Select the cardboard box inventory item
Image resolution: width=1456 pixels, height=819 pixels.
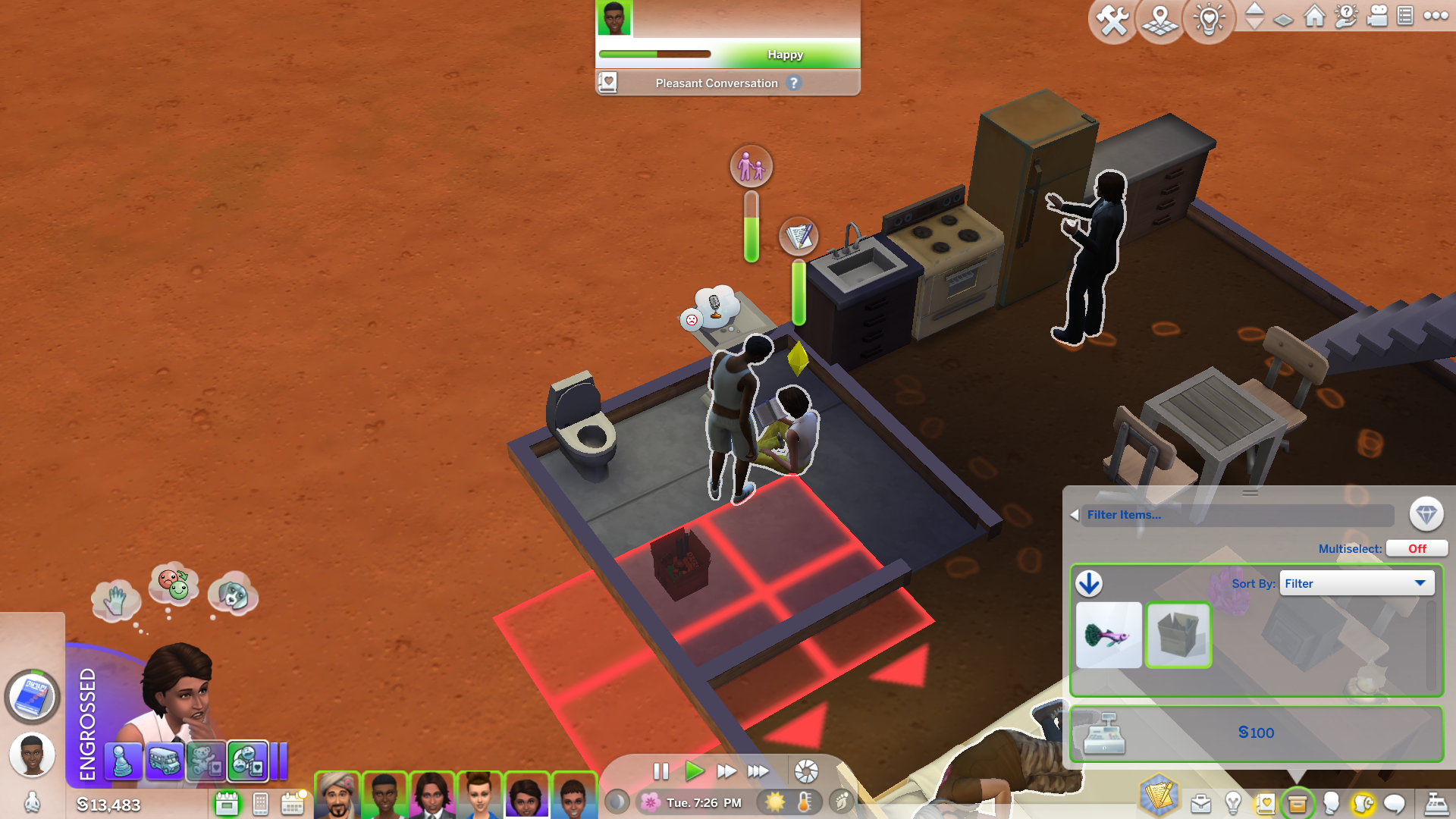pyautogui.click(x=1178, y=635)
